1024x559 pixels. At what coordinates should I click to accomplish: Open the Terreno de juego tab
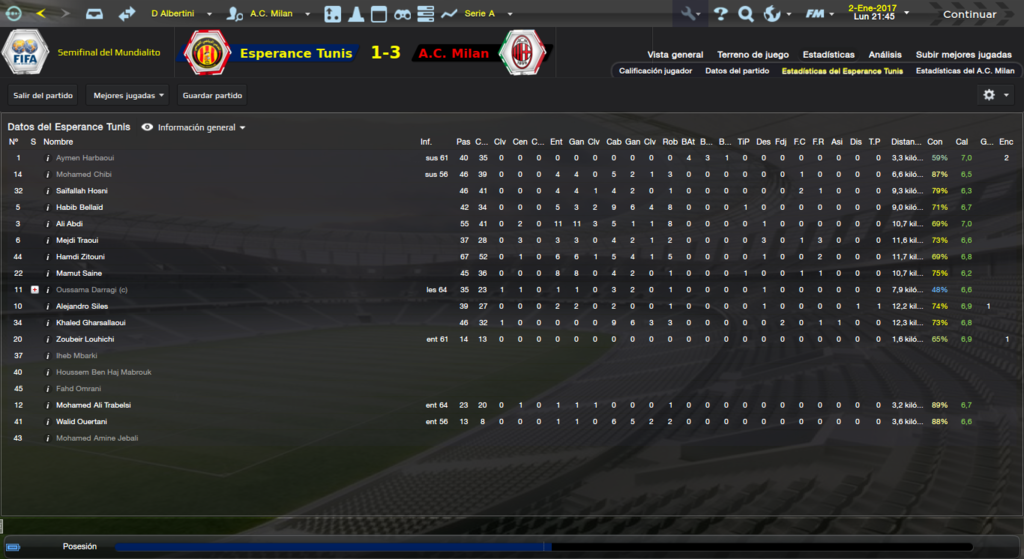(x=753, y=54)
